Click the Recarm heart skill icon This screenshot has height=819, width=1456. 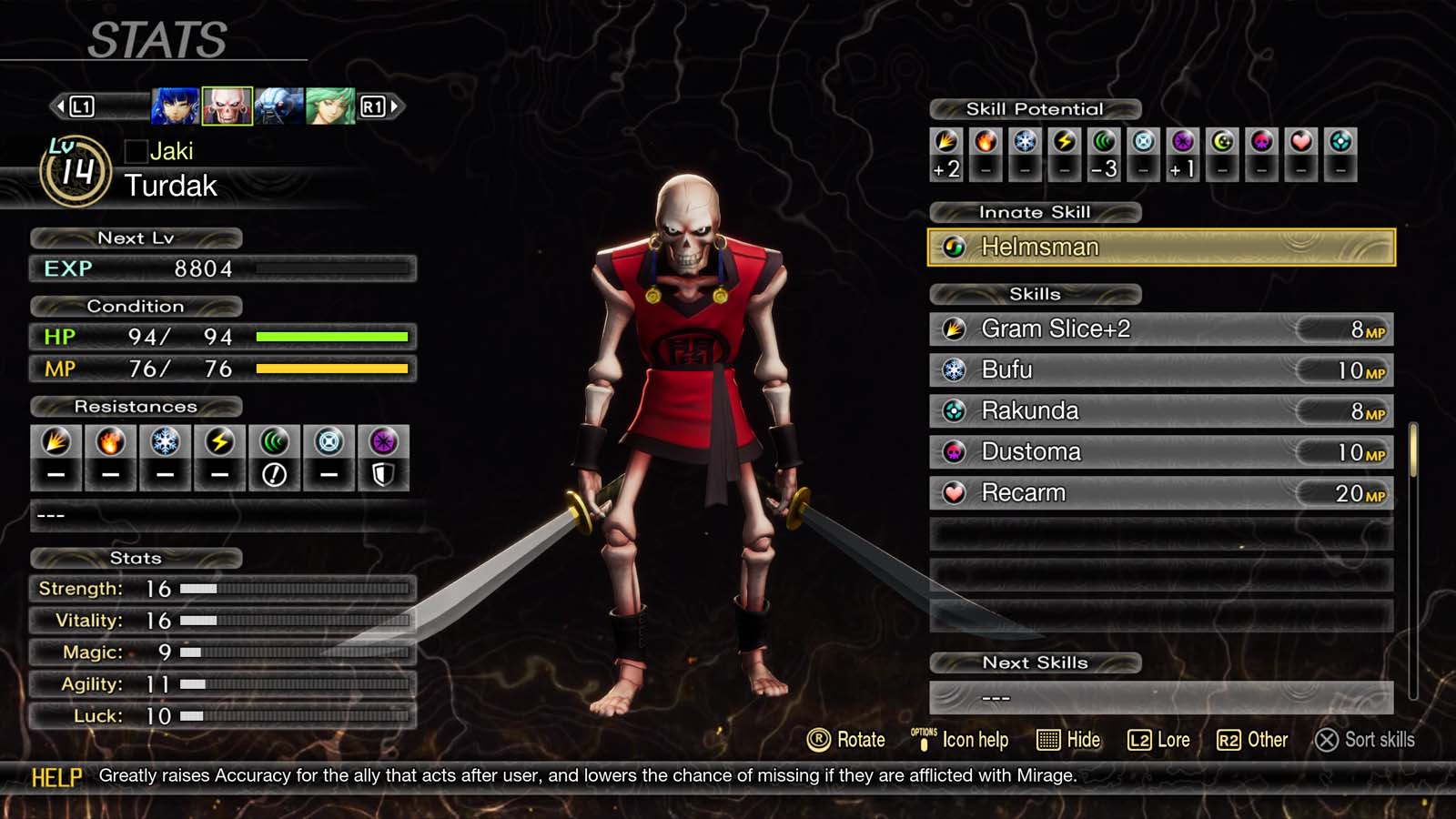tap(955, 492)
